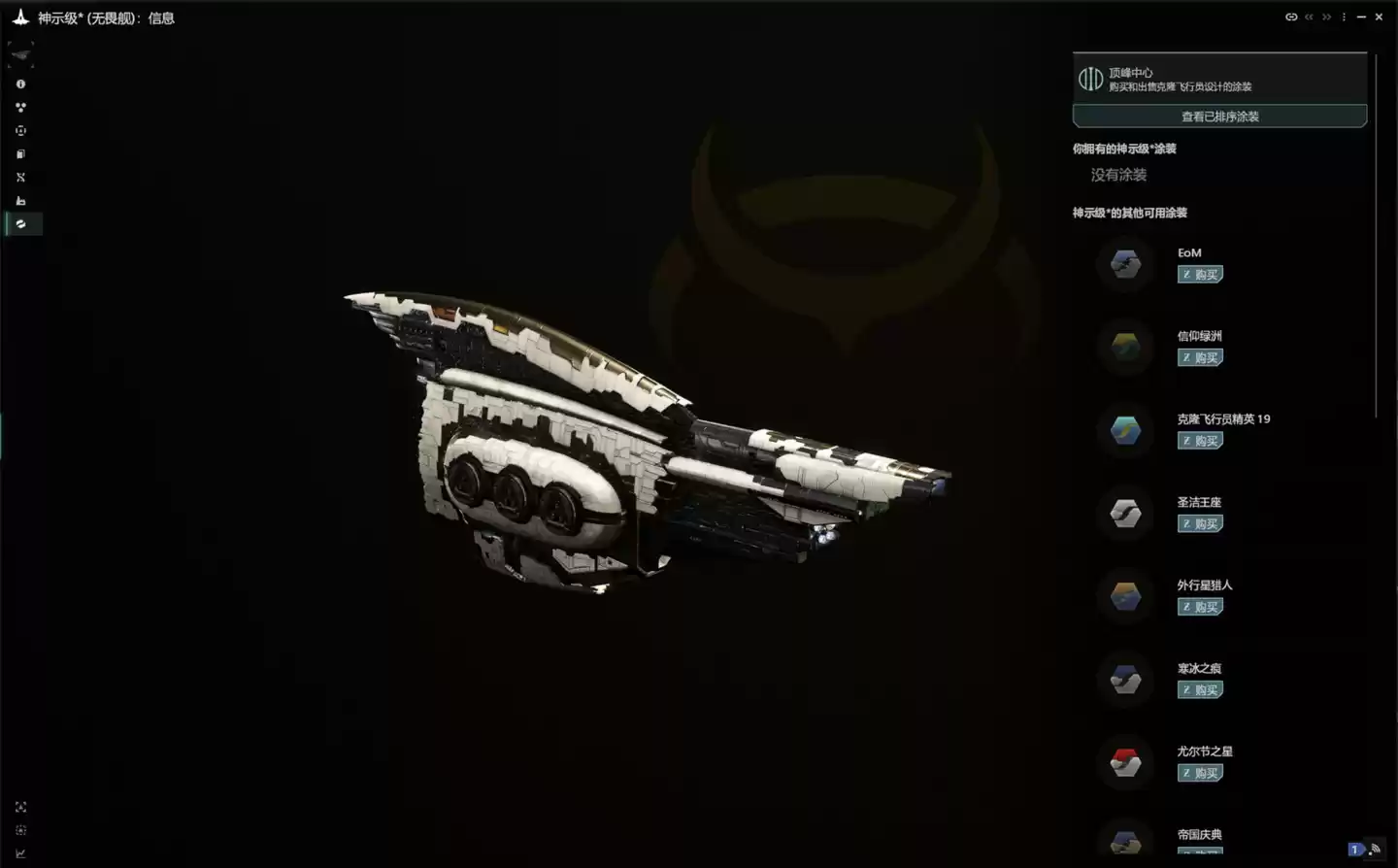The image size is (1398, 868).
Task: Select the currently active SKIN paint tab
Action: tap(21, 223)
